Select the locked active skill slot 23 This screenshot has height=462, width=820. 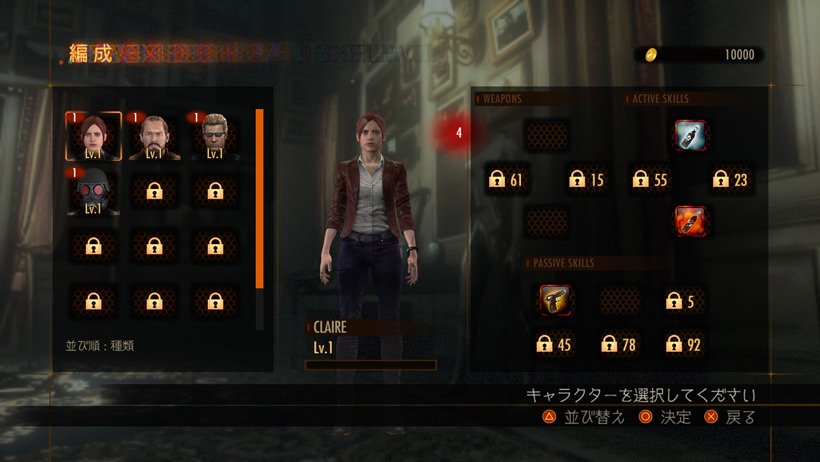coord(731,180)
